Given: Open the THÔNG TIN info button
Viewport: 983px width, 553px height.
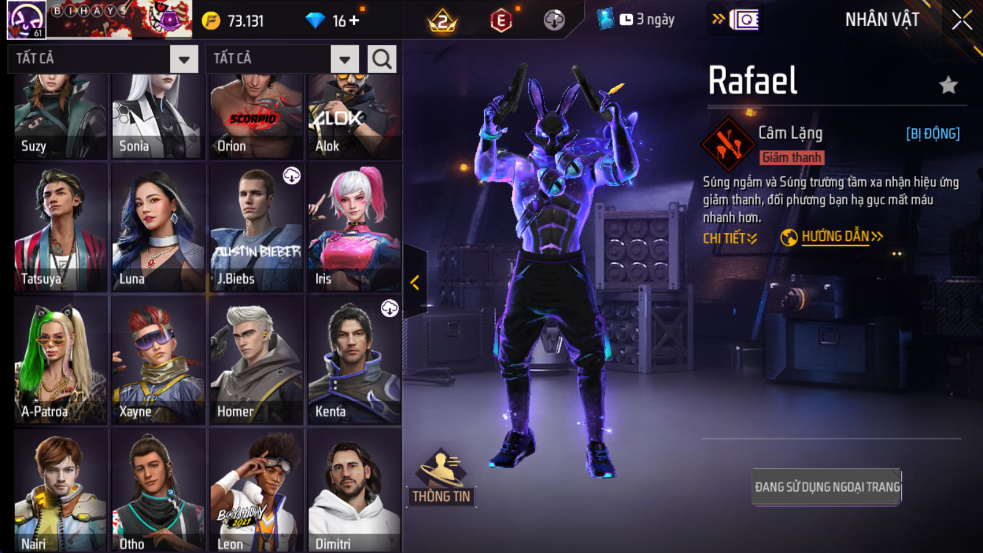Looking at the screenshot, I should (441, 477).
